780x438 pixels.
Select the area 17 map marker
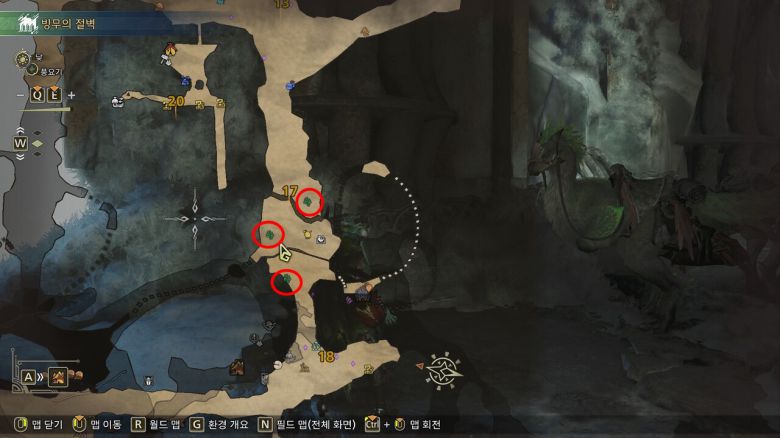click(x=291, y=190)
